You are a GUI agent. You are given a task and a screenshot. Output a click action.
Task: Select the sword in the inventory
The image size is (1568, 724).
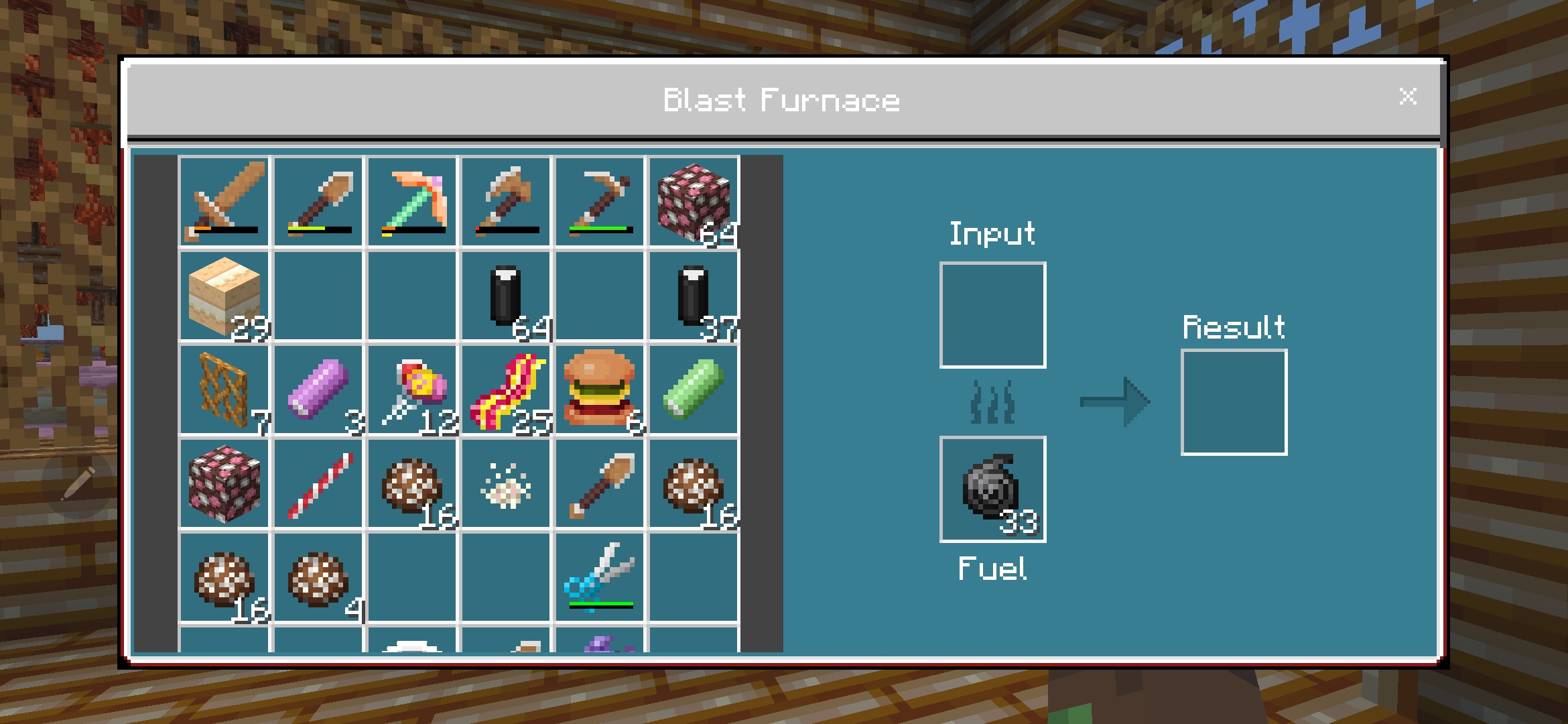click(224, 201)
